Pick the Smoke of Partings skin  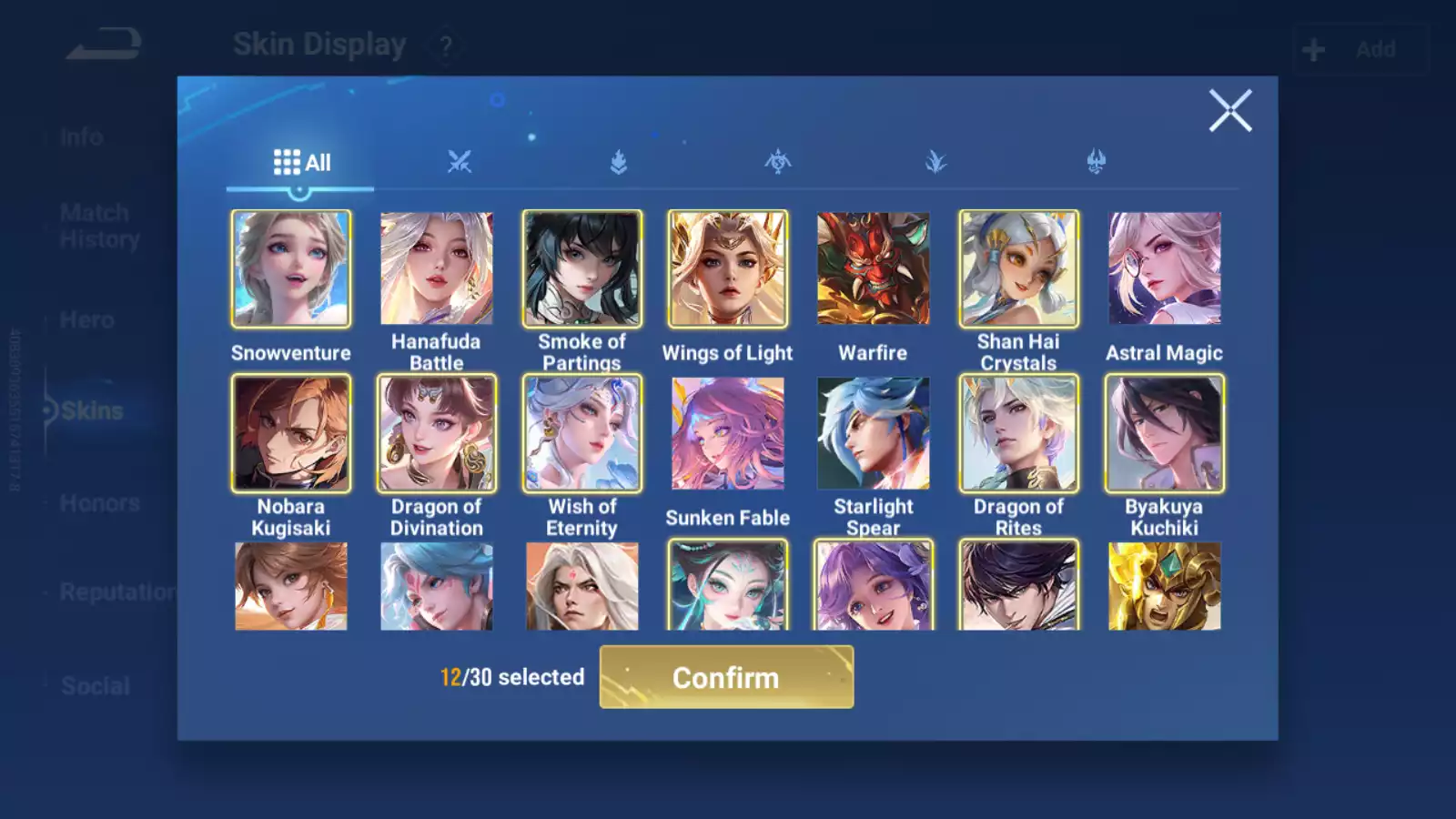click(582, 268)
